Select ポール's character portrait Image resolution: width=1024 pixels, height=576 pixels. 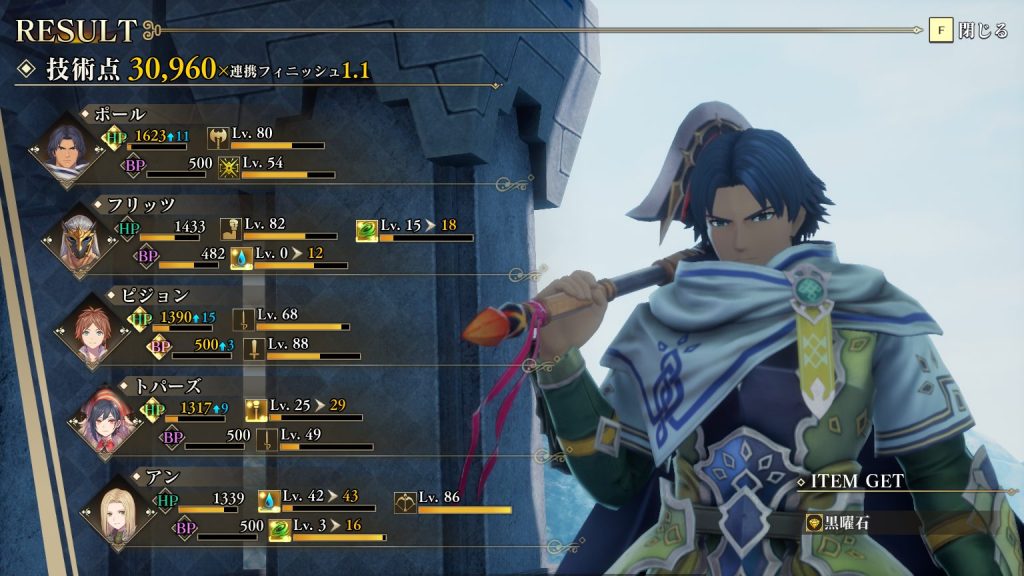[x=68, y=150]
